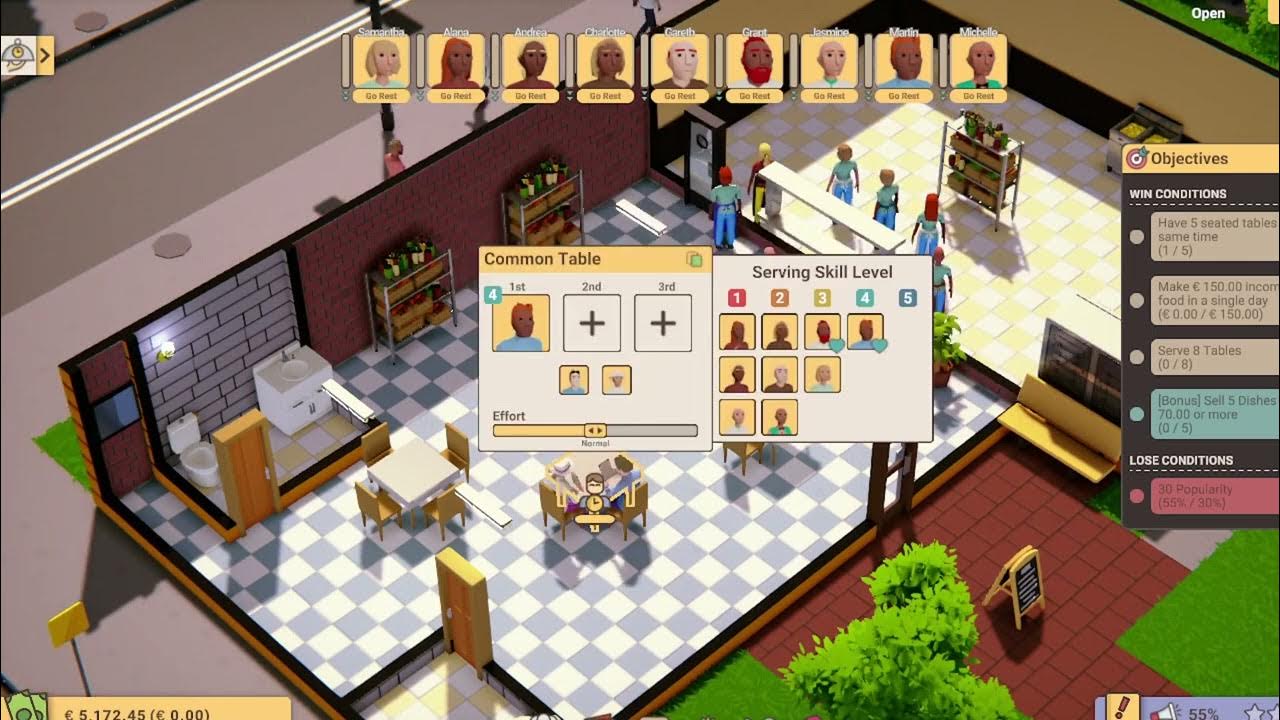Send Samantha to rest

coord(380,96)
